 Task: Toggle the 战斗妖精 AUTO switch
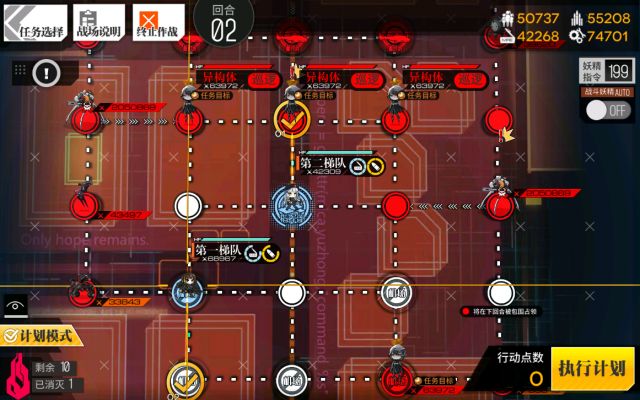point(608,111)
